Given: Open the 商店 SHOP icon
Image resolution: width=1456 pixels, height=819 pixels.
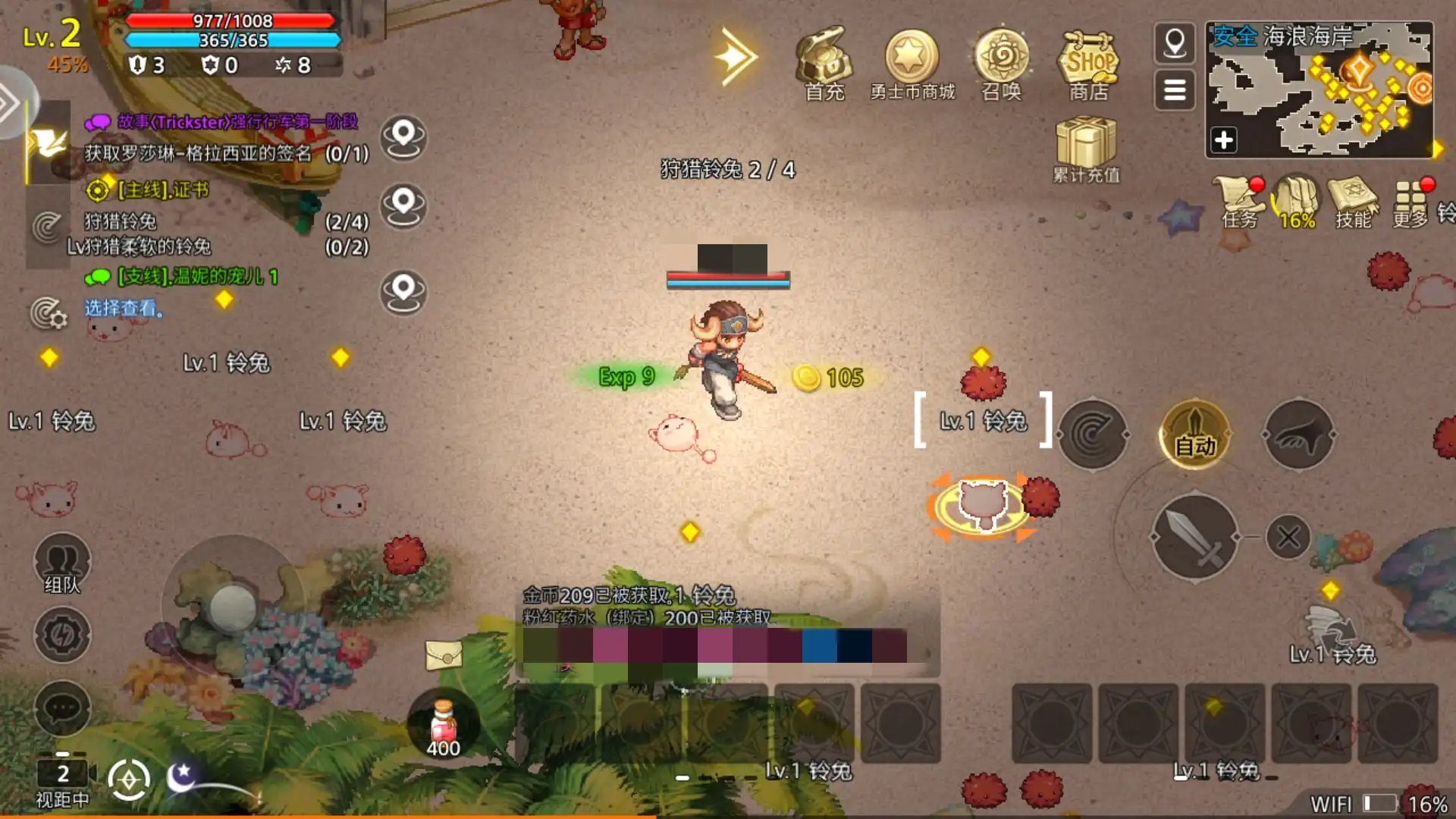Looking at the screenshot, I should click(x=1089, y=59).
